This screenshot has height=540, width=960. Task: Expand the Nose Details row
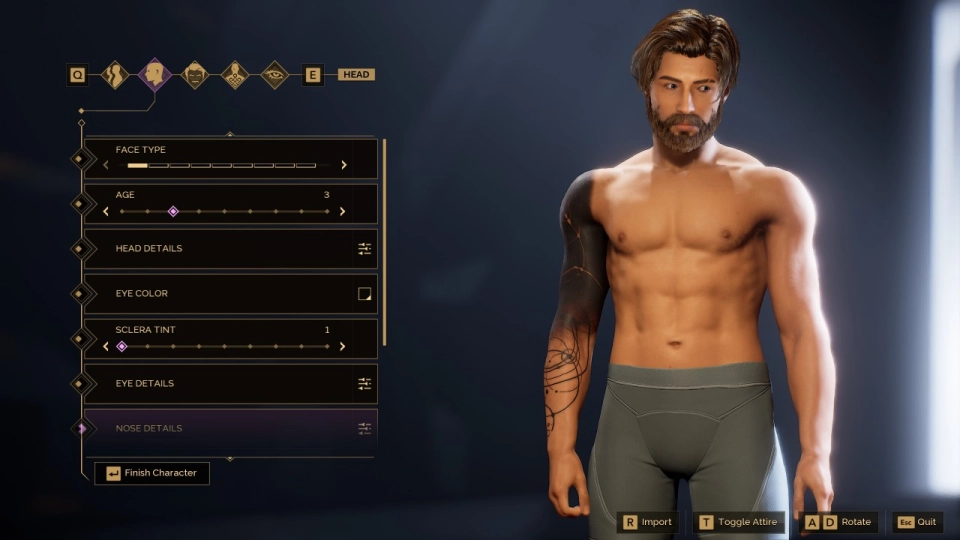coord(364,428)
